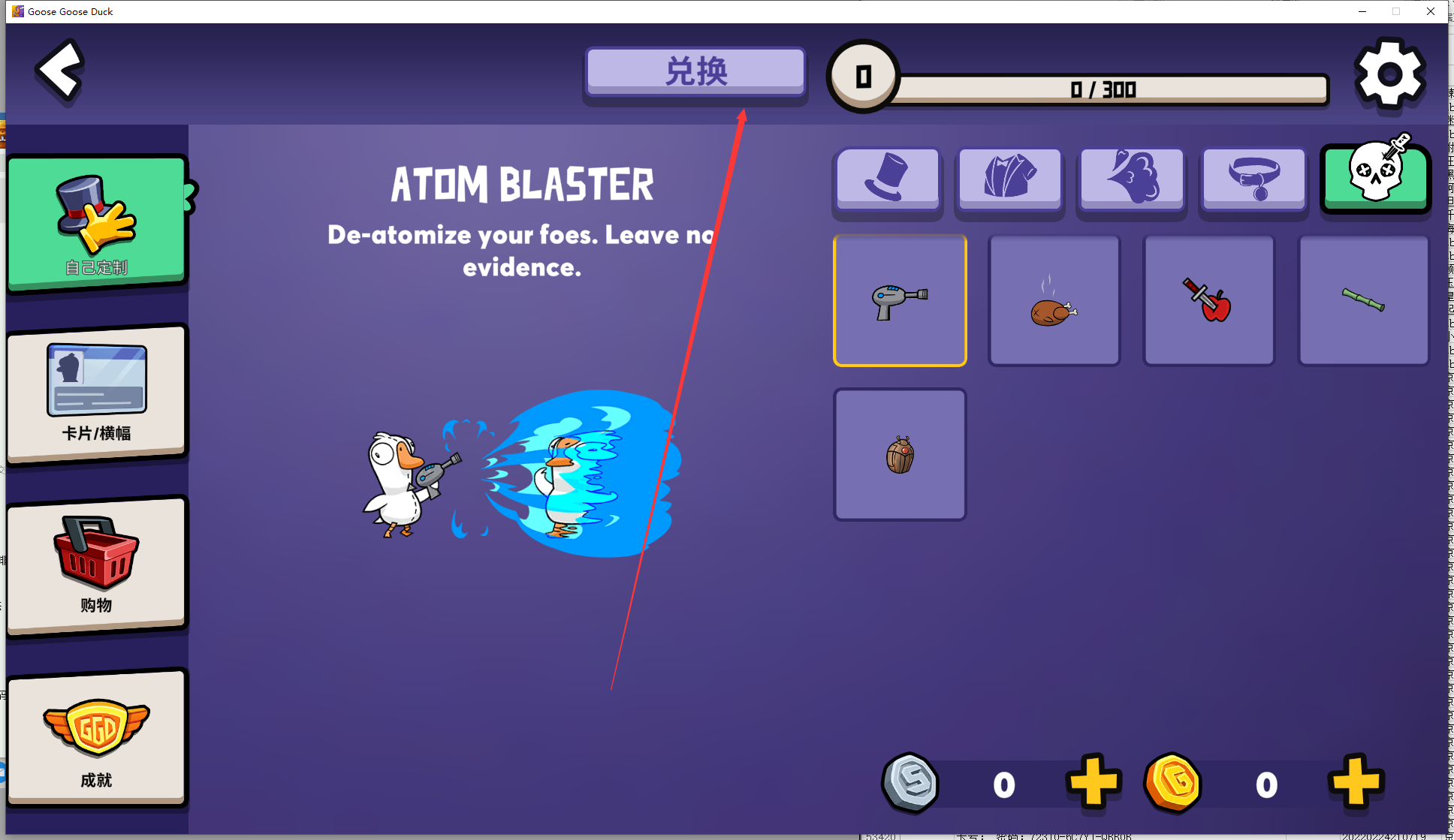Select the wooden barrel tile
This screenshot has height=840, width=1454.
point(900,454)
